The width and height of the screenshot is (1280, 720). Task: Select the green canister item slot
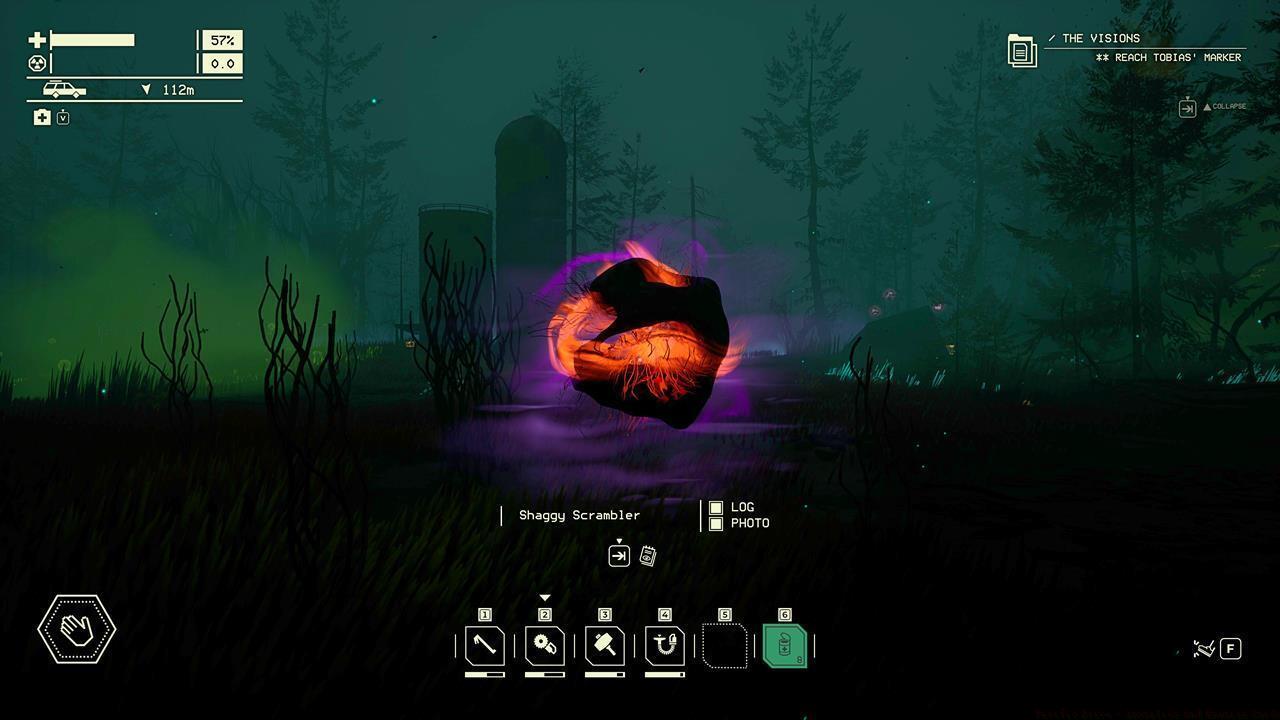(x=785, y=646)
